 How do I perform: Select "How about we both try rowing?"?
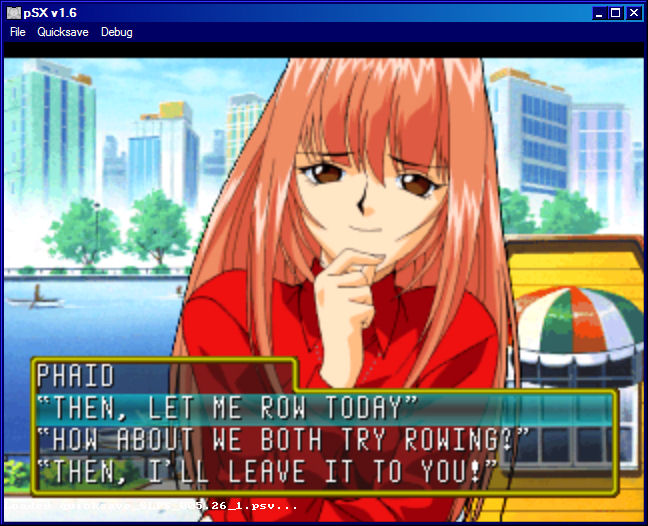[x=282, y=439]
